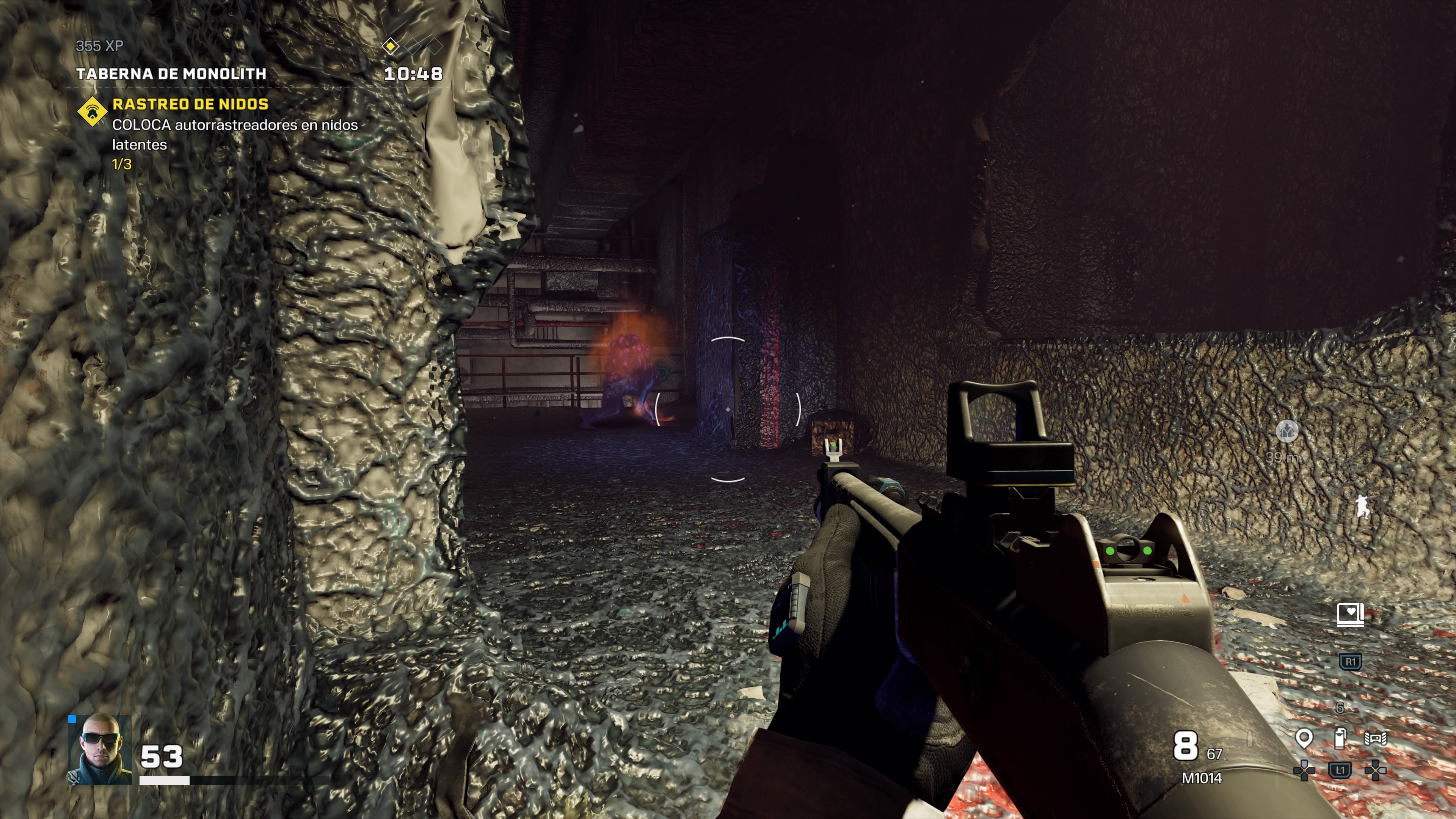
Task: Select the grenade canister gadget
Action: tap(1340, 738)
